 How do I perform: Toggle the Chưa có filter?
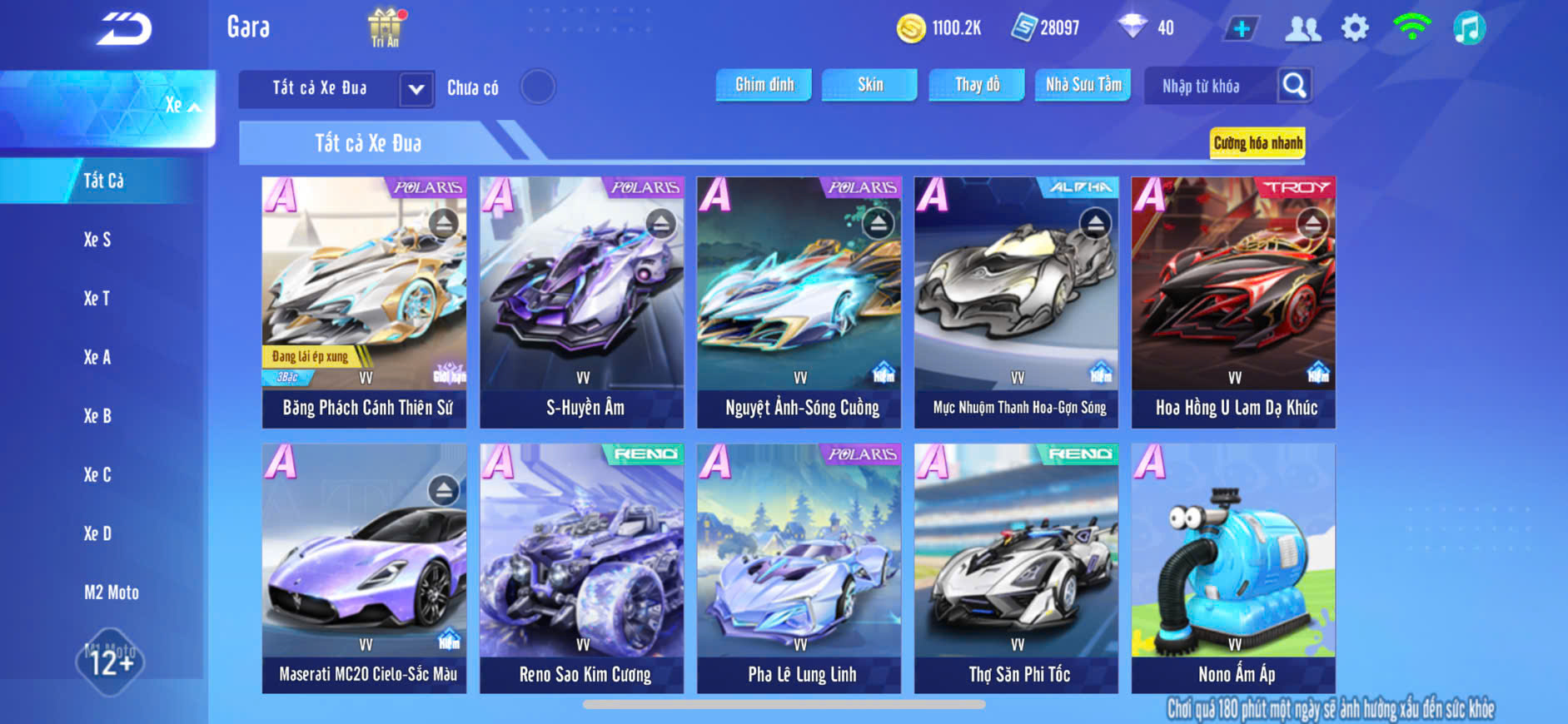[x=537, y=87]
